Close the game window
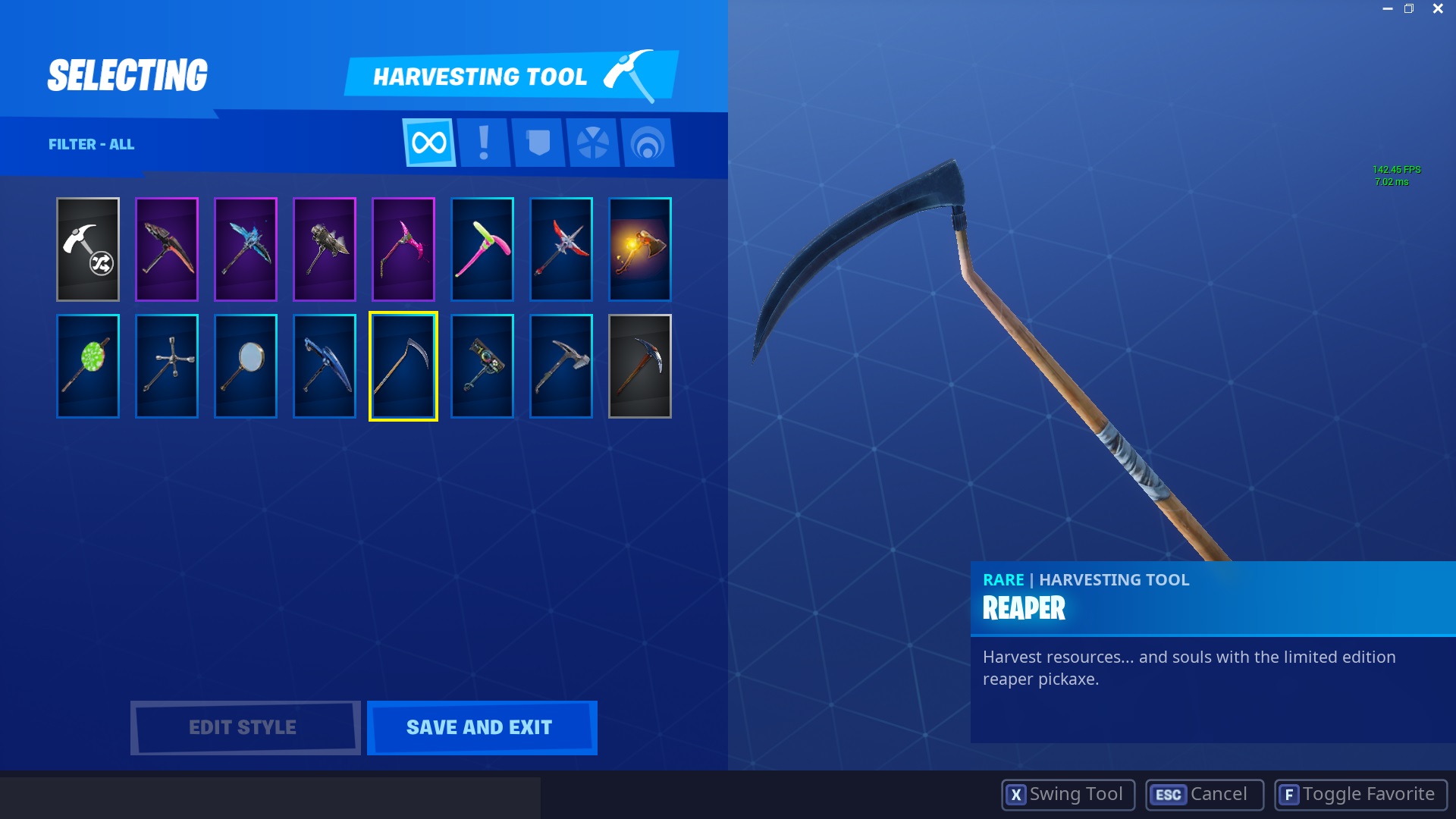This screenshot has height=819, width=1456. [1438, 9]
